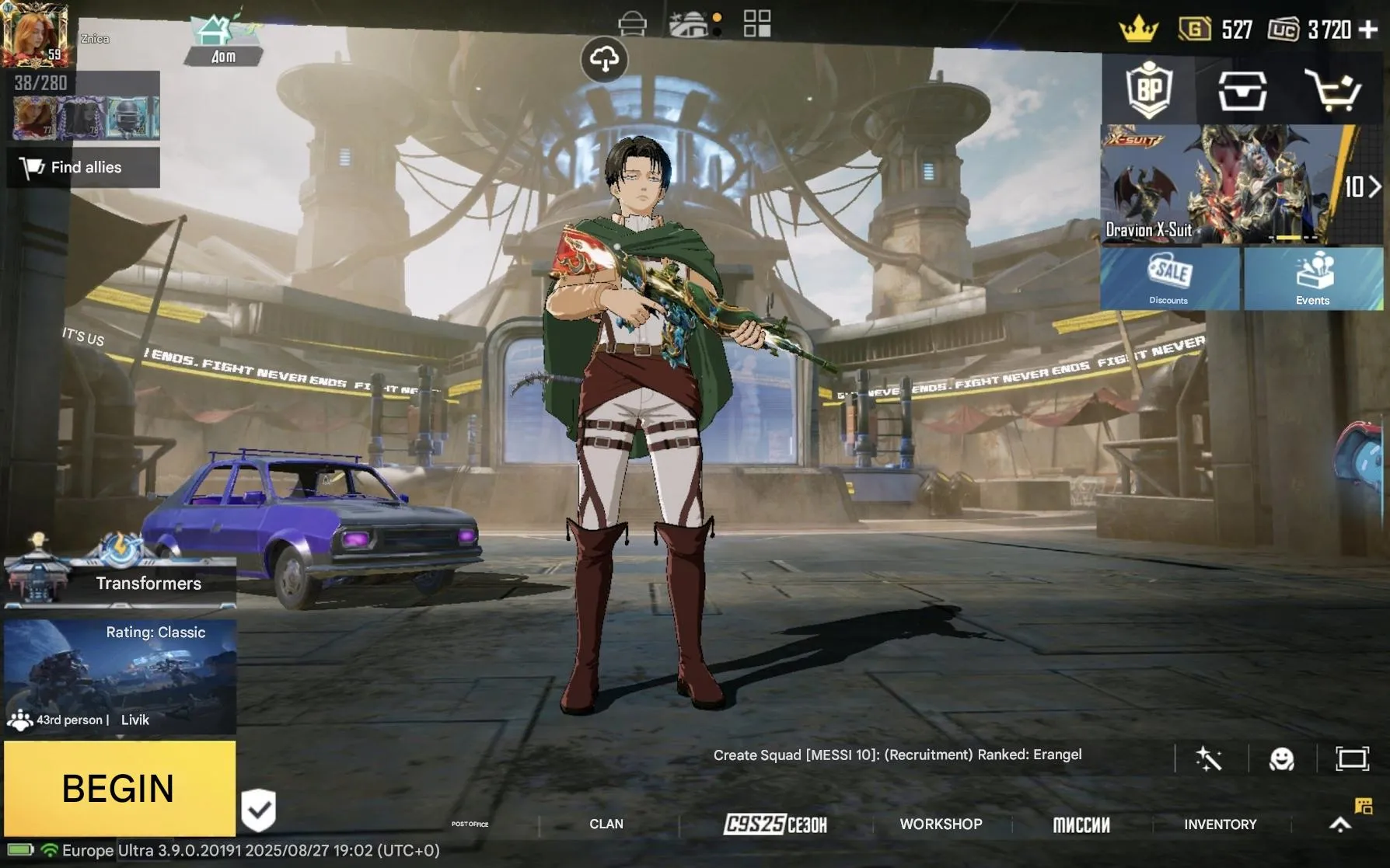The width and height of the screenshot is (1390, 868).
Task: Switch to the WORKSHOP tab
Action: click(941, 824)
